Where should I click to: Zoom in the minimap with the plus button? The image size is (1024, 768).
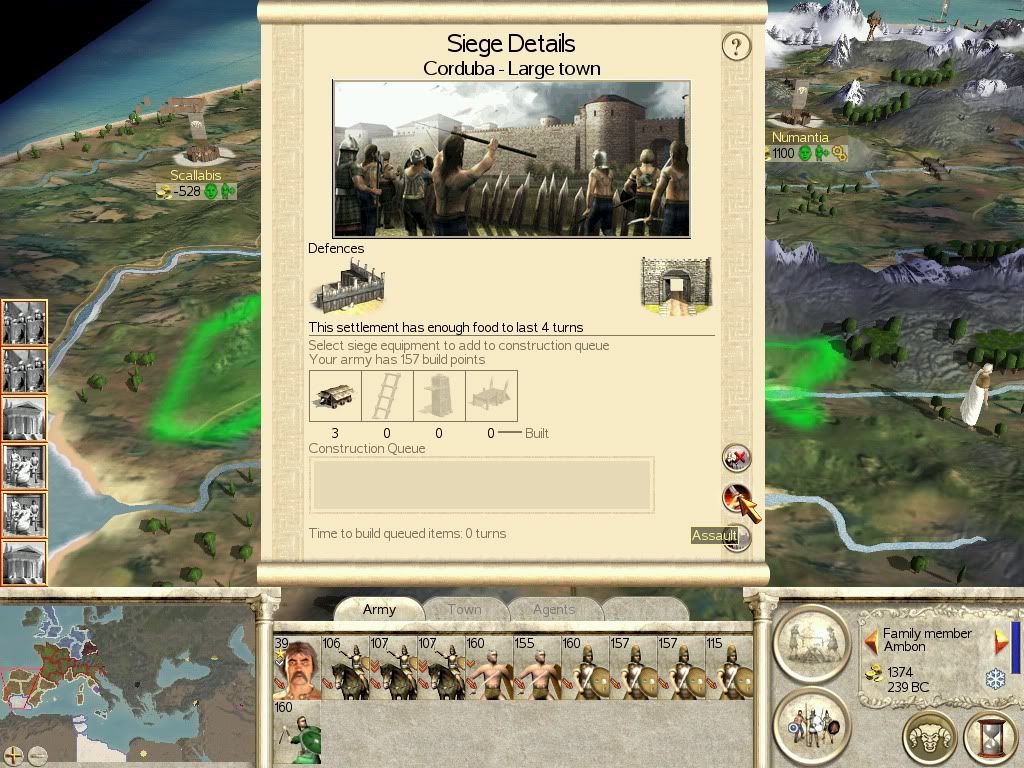coord(13,755)
